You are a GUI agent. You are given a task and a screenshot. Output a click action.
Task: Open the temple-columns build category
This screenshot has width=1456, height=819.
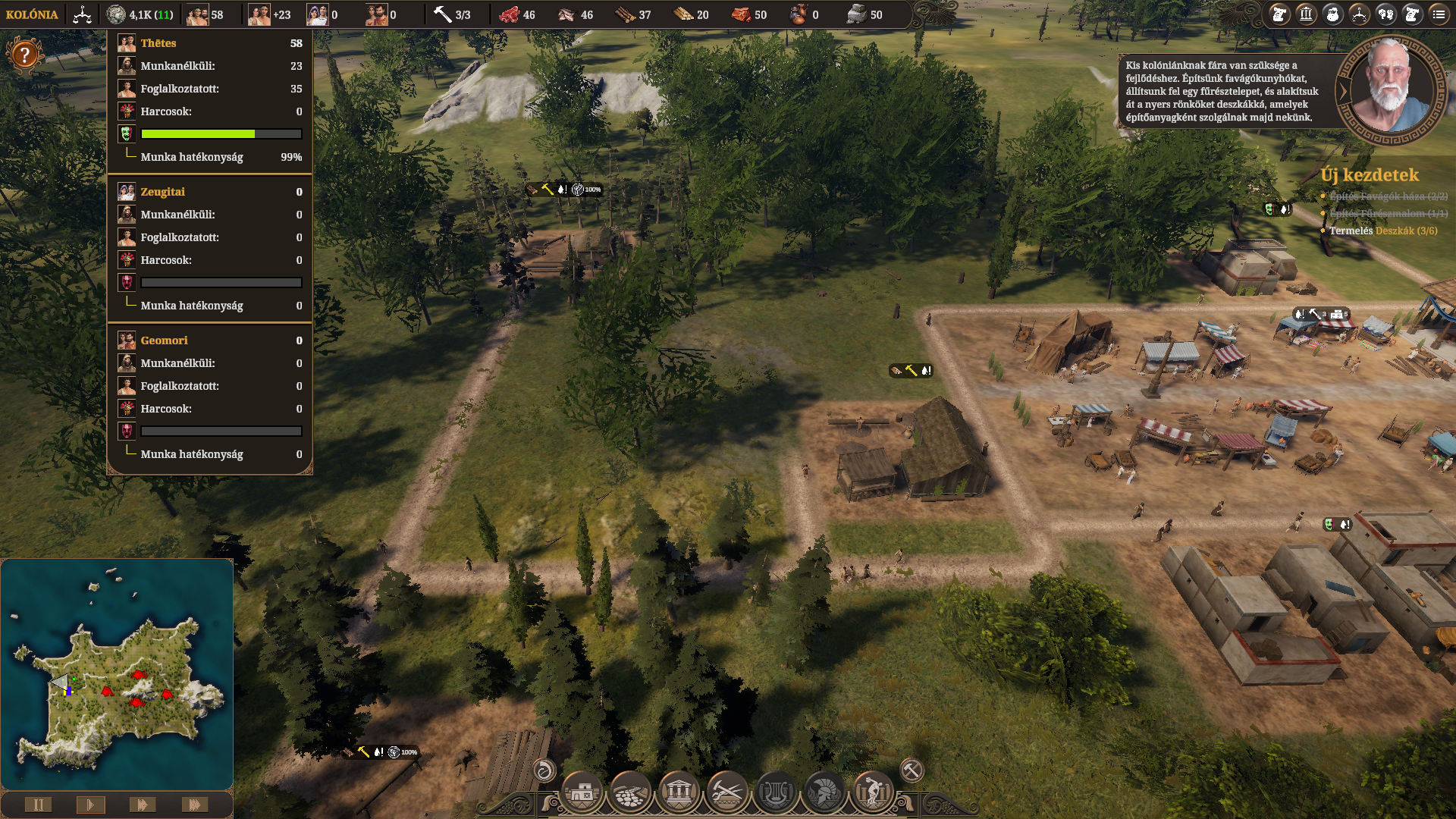point(679,793)
